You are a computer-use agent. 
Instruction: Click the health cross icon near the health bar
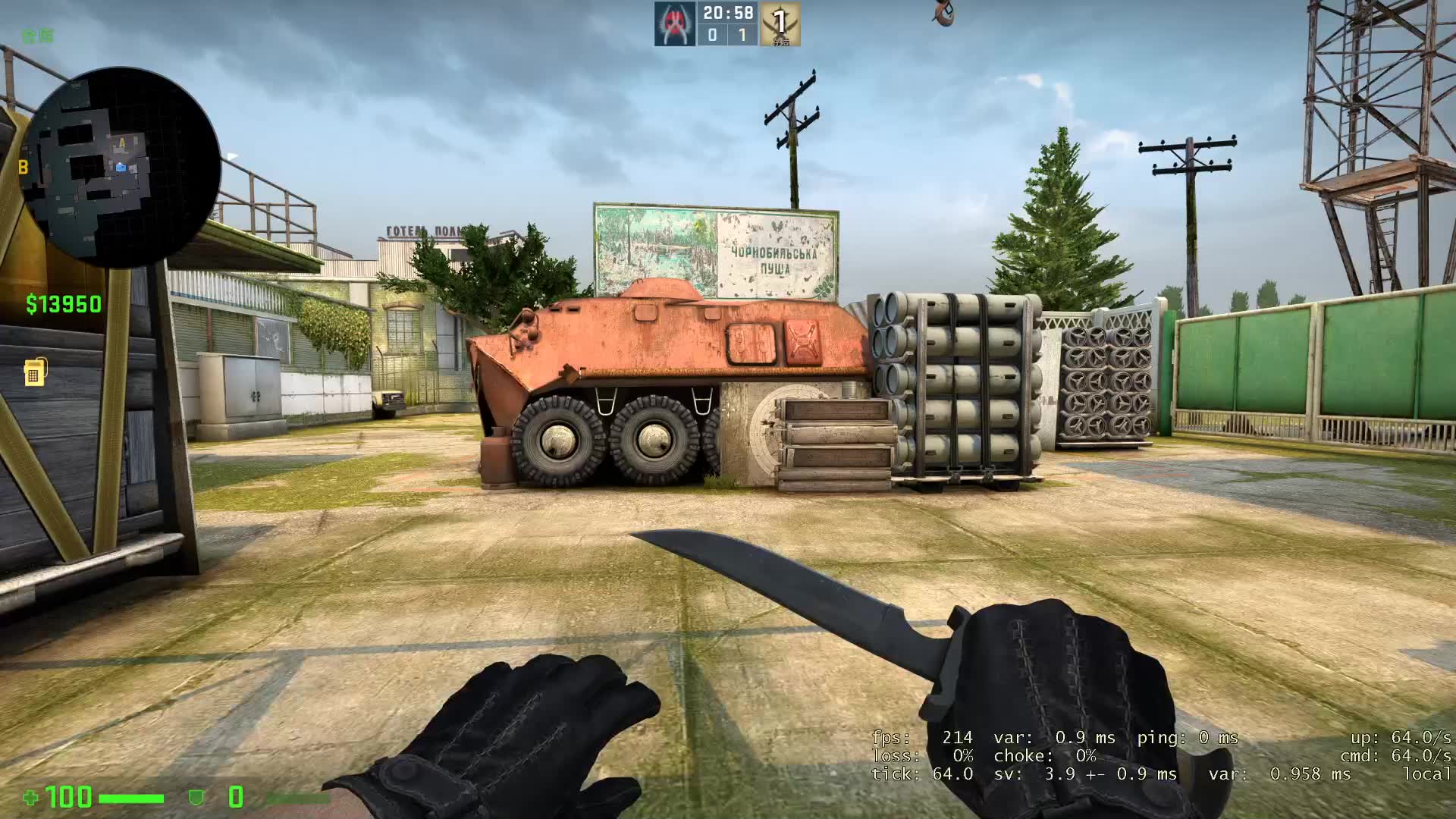tap(30, 798)
